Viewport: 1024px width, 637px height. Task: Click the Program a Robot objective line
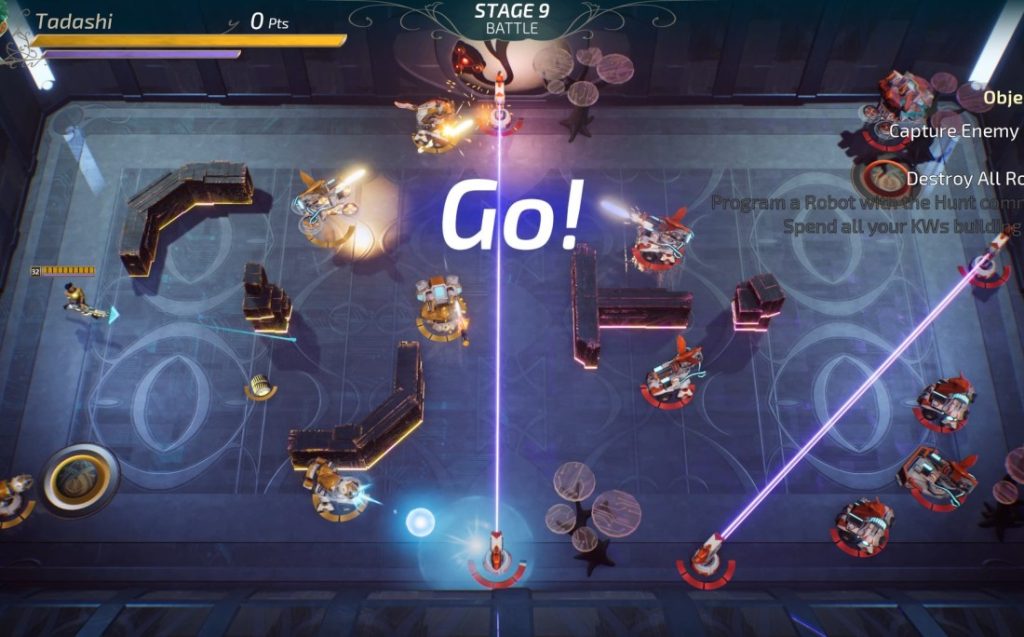[866, 203]
